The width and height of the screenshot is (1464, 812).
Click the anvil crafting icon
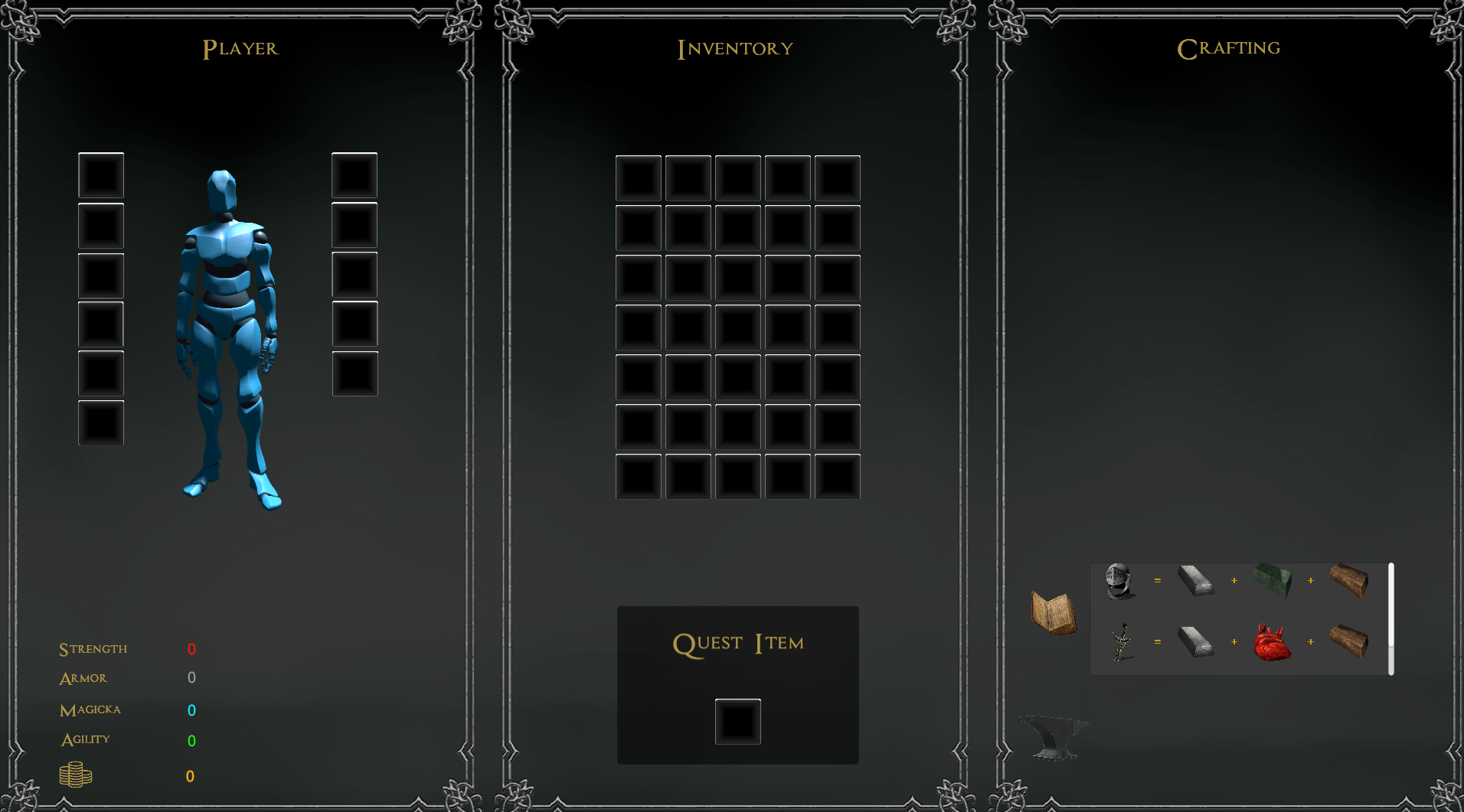[x=1053, y=736]
